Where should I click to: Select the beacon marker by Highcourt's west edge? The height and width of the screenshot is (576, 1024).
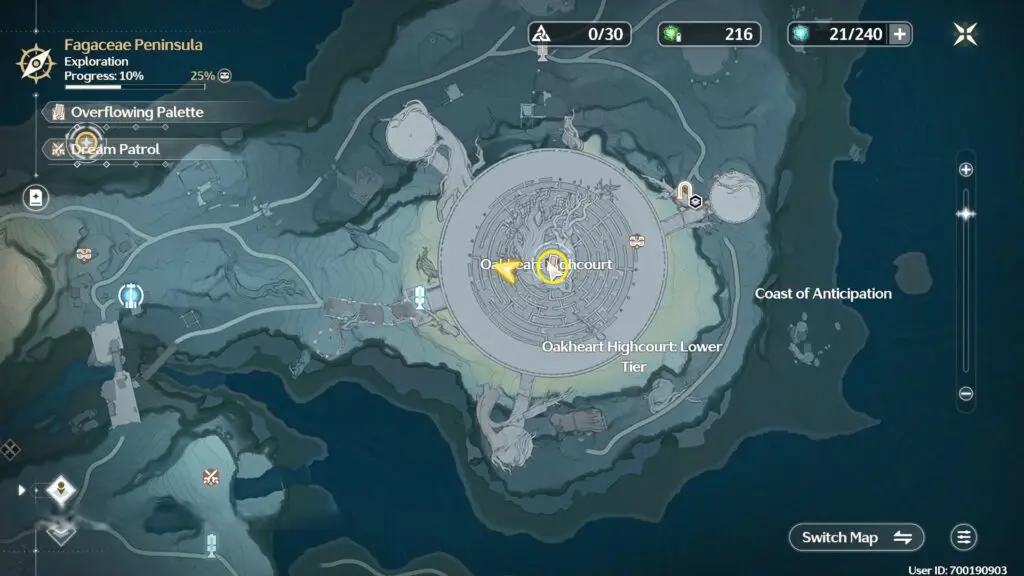[421, 296]
